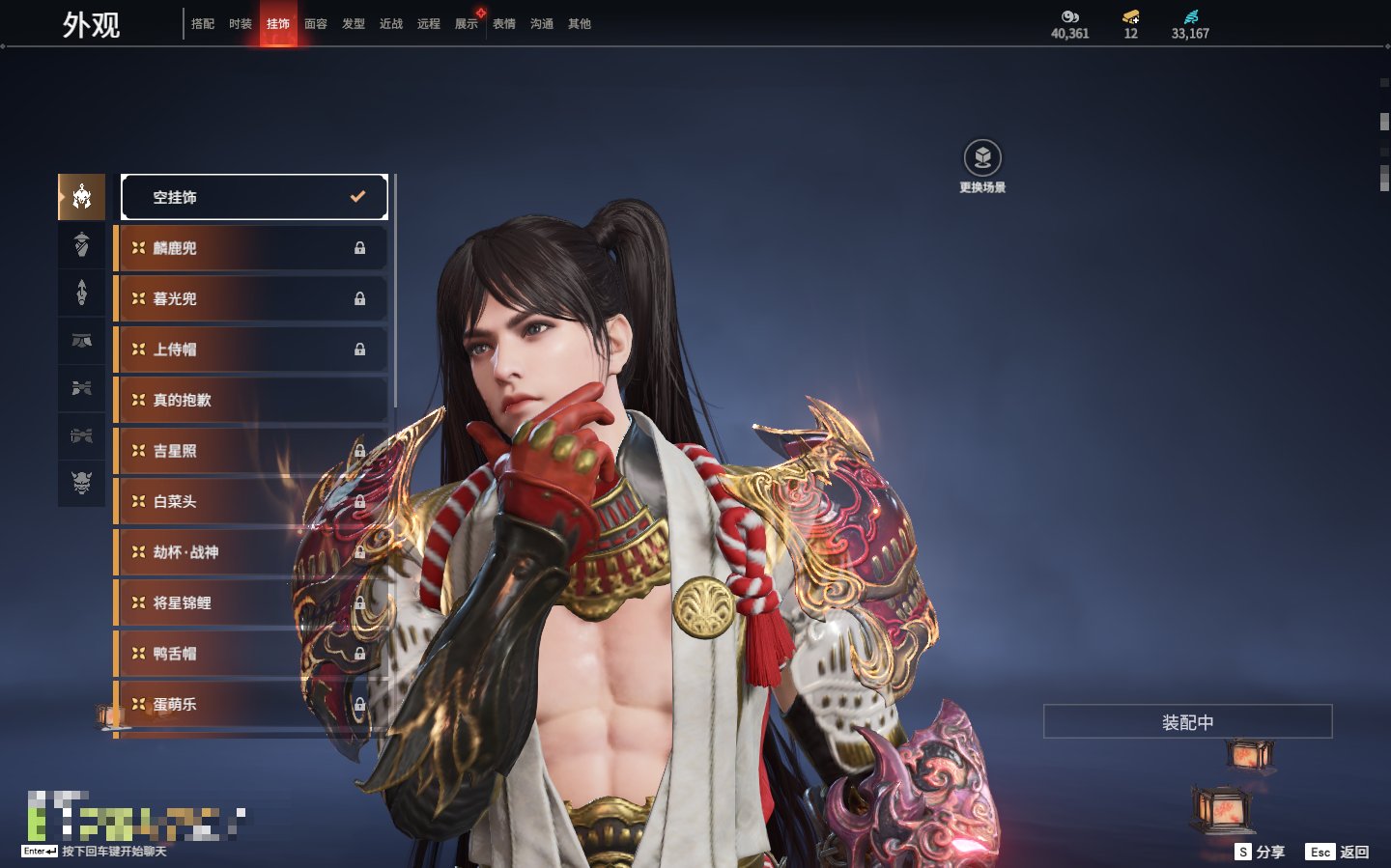Go to the 发型 tab
Screen dimensions: 1391x868
[354, 24]
